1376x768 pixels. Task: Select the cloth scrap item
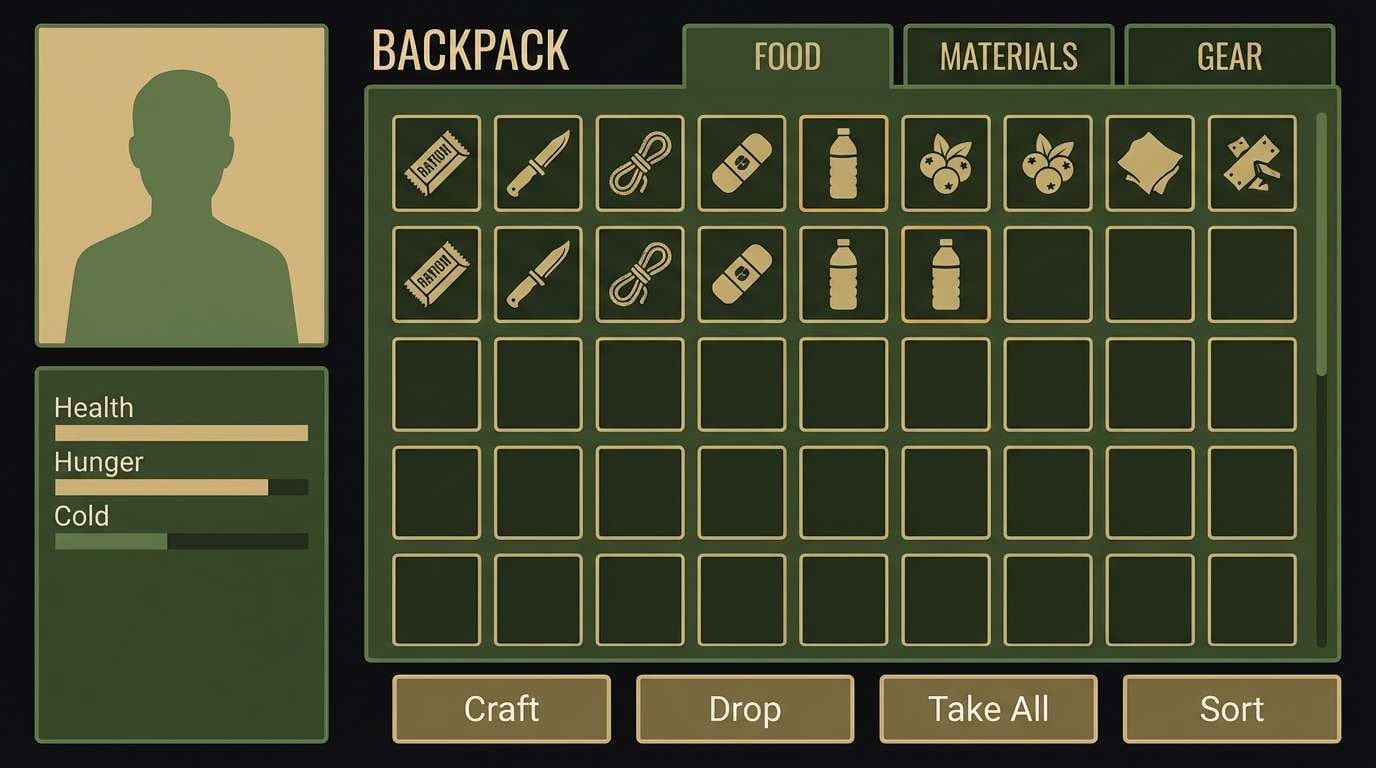pyautogui.click(x=1150, y=164)
